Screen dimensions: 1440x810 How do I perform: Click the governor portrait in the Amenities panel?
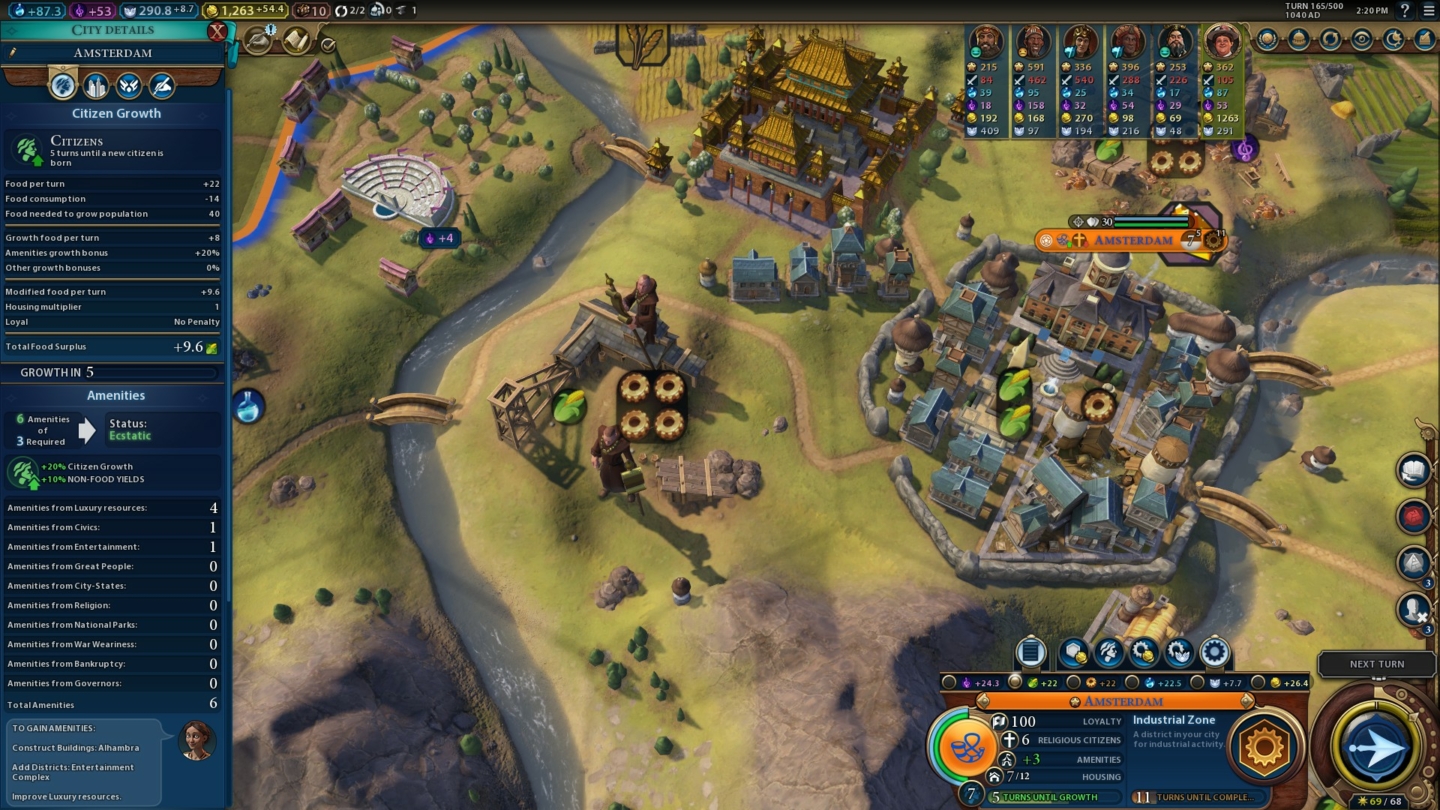click(197, 740)
